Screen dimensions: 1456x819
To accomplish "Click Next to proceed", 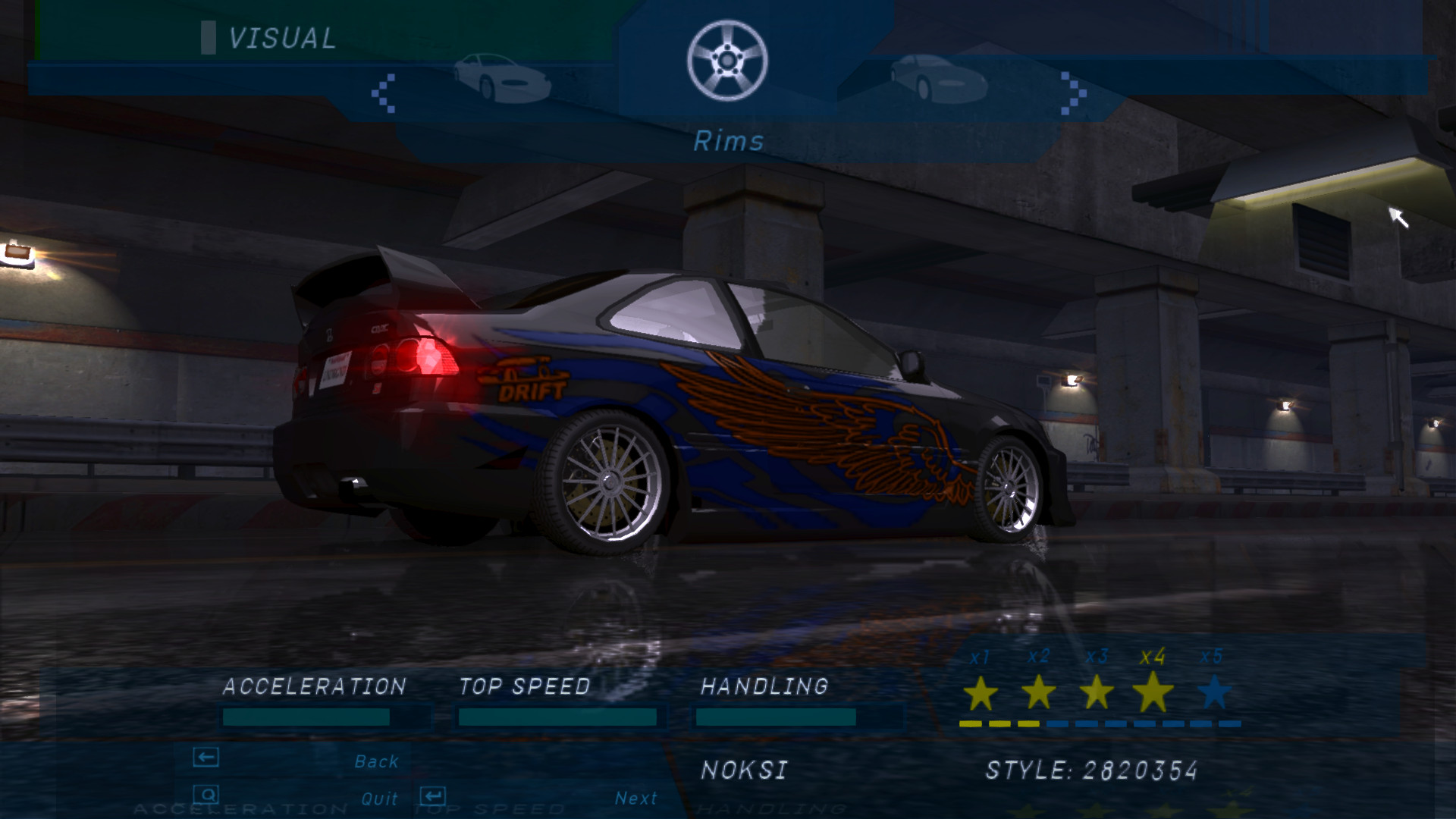I will (x=637, y=796).
